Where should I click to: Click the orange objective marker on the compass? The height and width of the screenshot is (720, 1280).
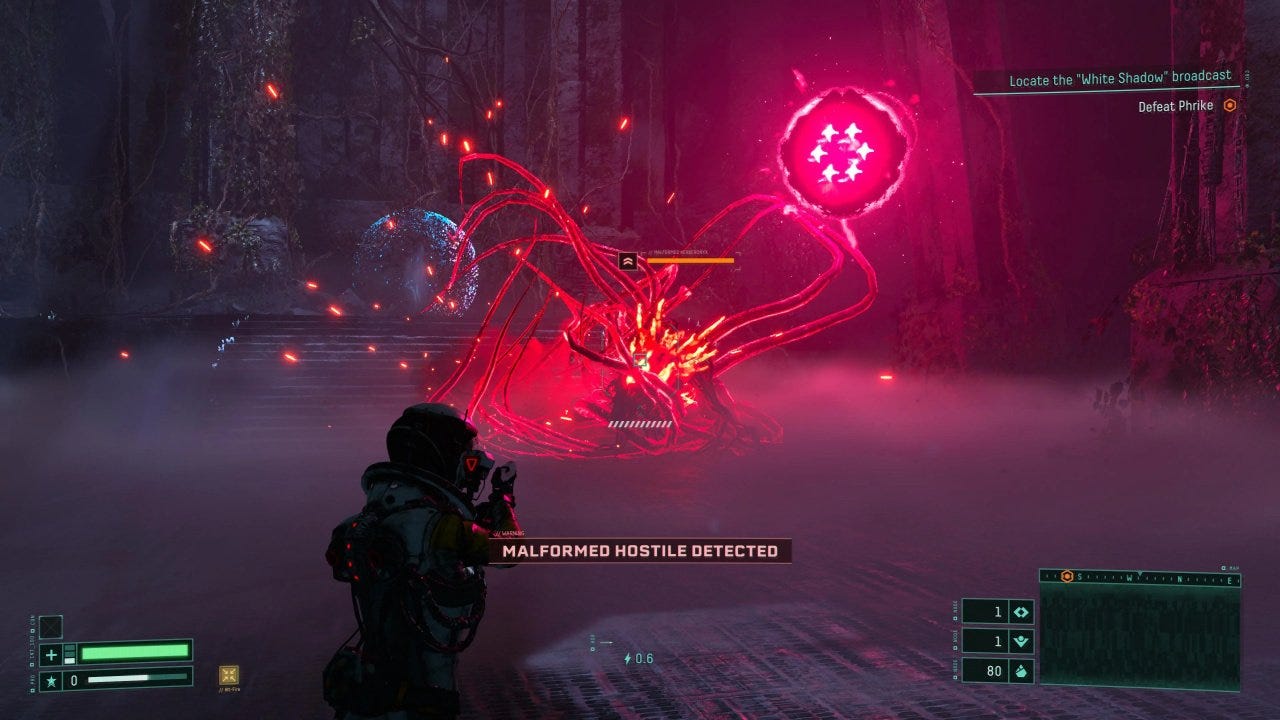(1068, 577)
